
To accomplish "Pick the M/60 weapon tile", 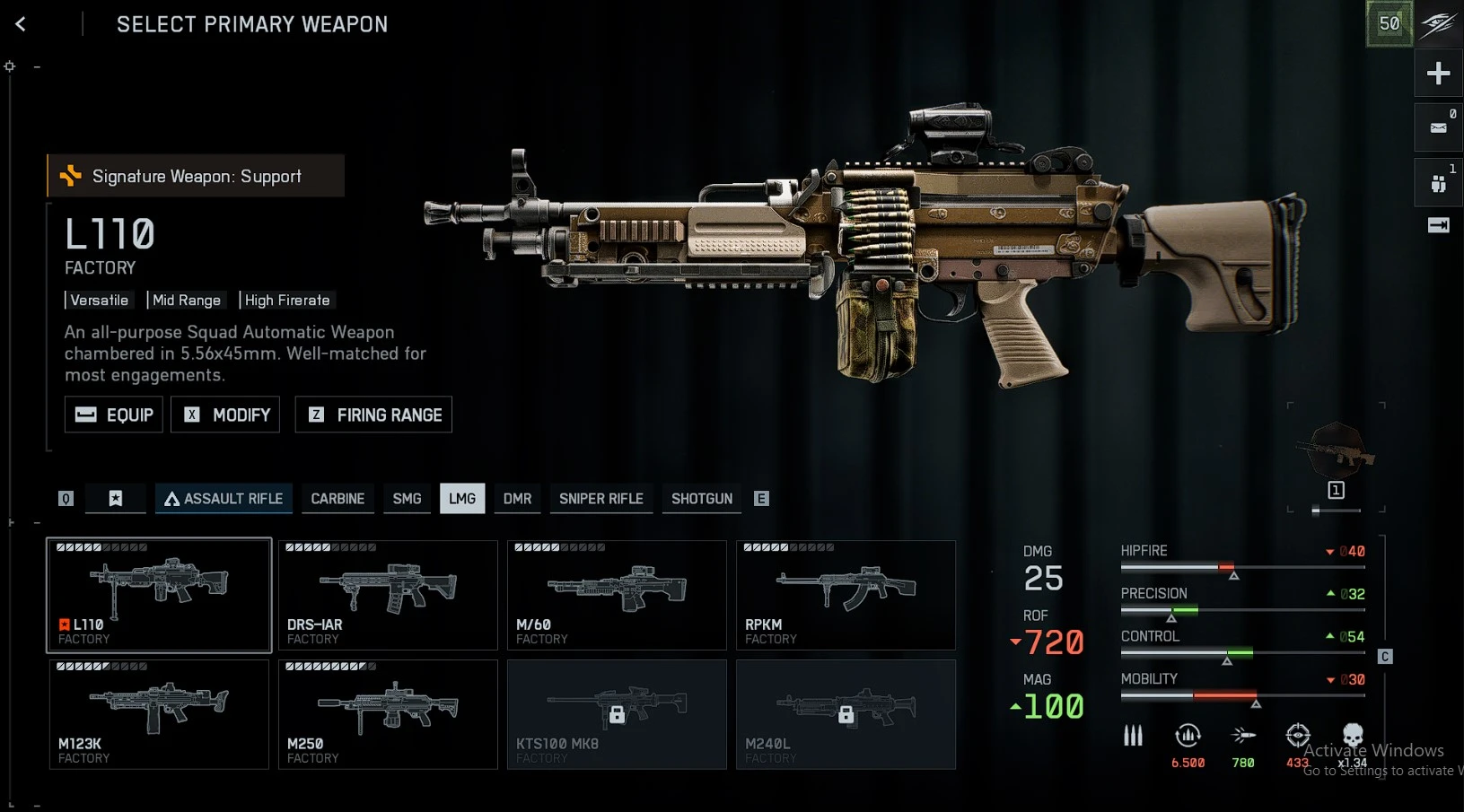I will 617,595.
